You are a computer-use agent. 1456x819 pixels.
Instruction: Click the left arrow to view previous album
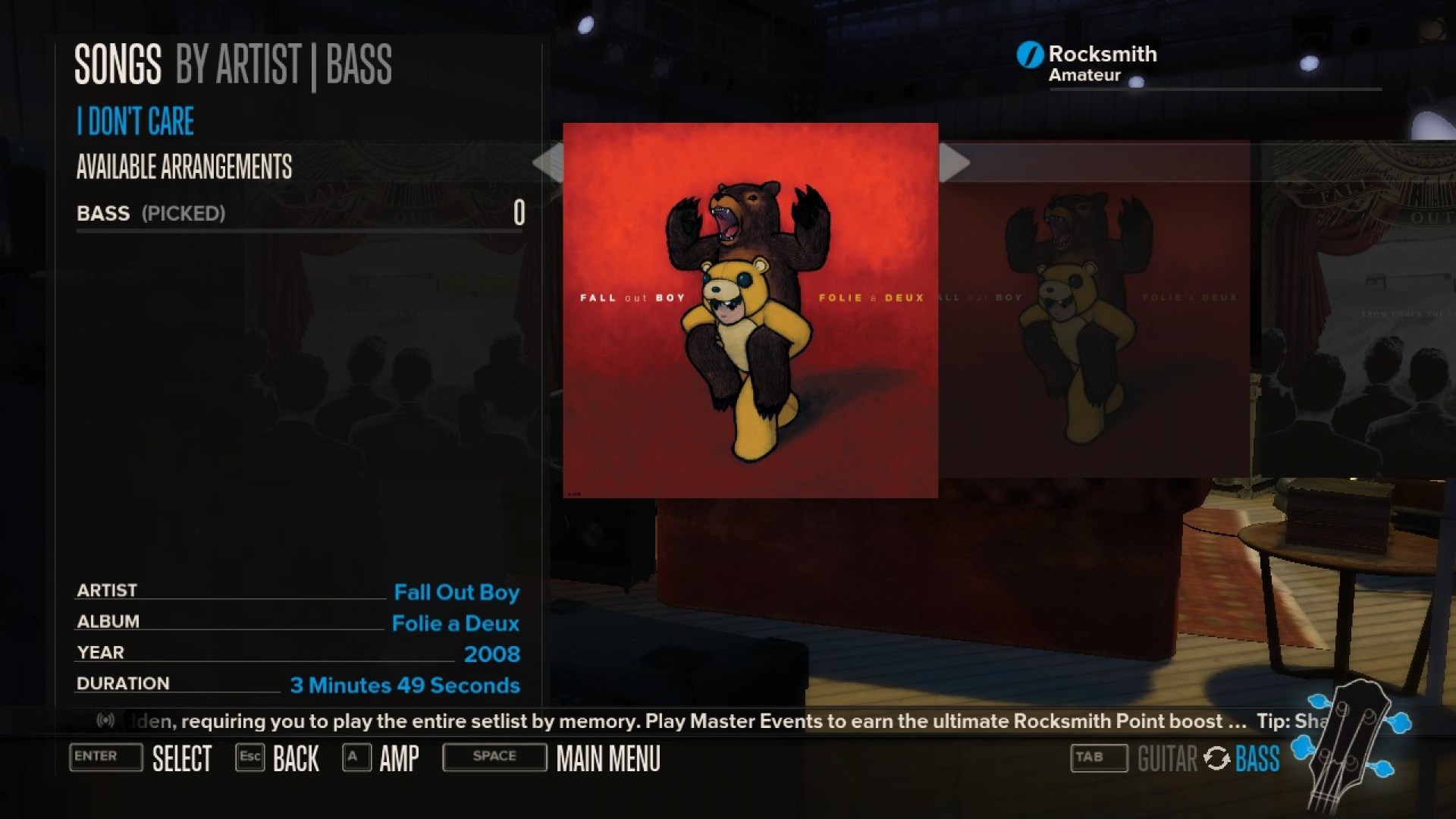(x=548, y=162)
